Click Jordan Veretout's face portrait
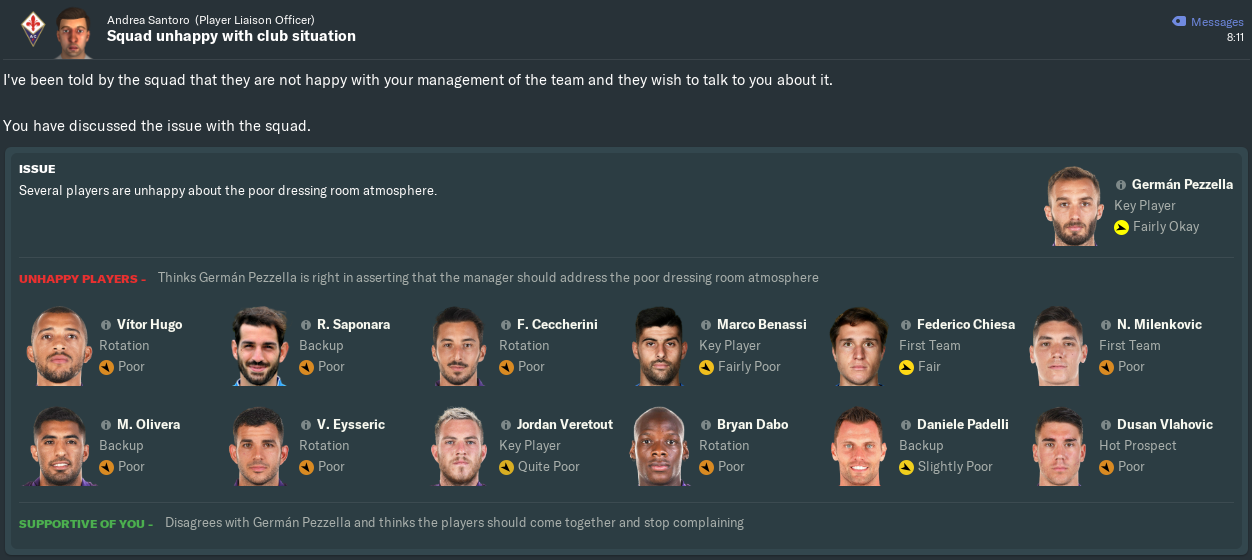1252x560 pixels. 460,446
